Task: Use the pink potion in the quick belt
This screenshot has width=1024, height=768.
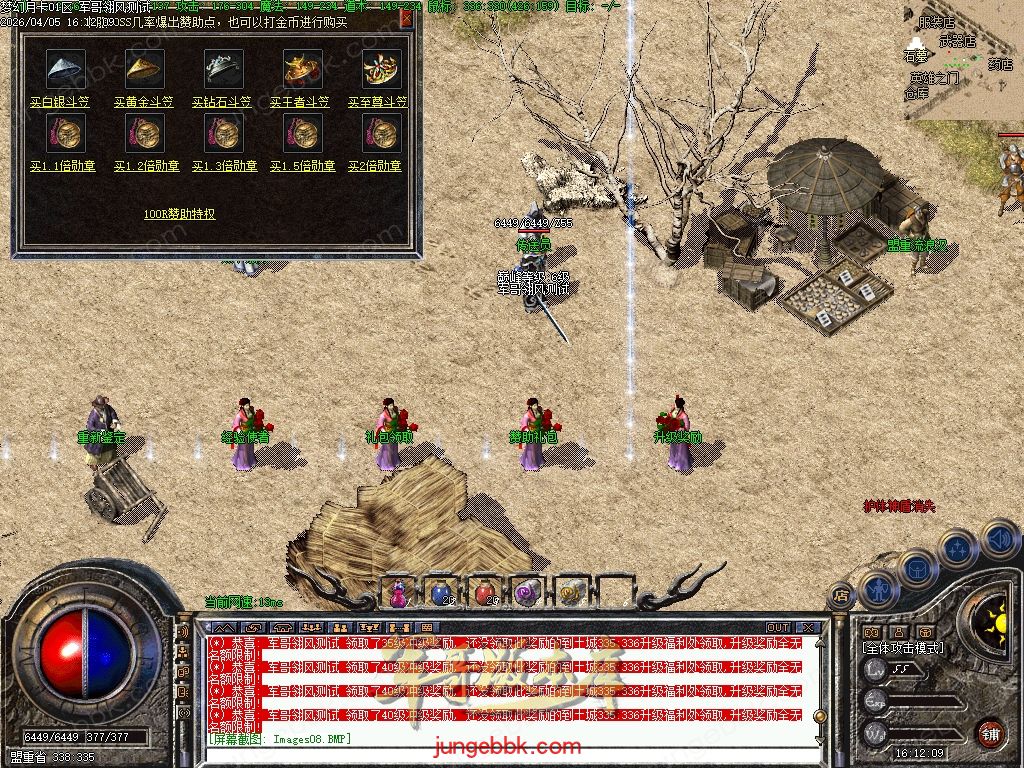Action: click(399, 593)
